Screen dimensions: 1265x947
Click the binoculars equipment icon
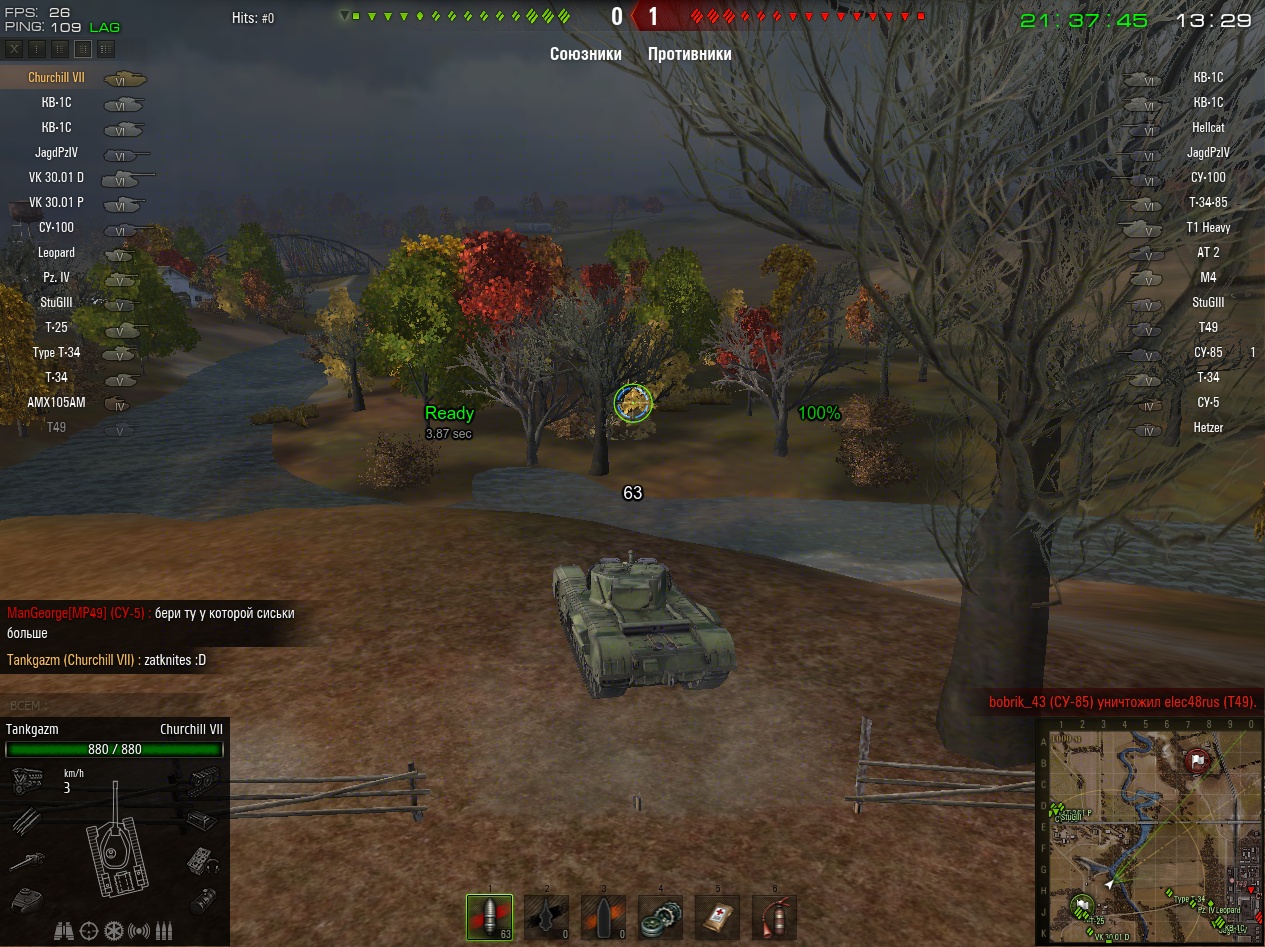click(x=64, y=931)
